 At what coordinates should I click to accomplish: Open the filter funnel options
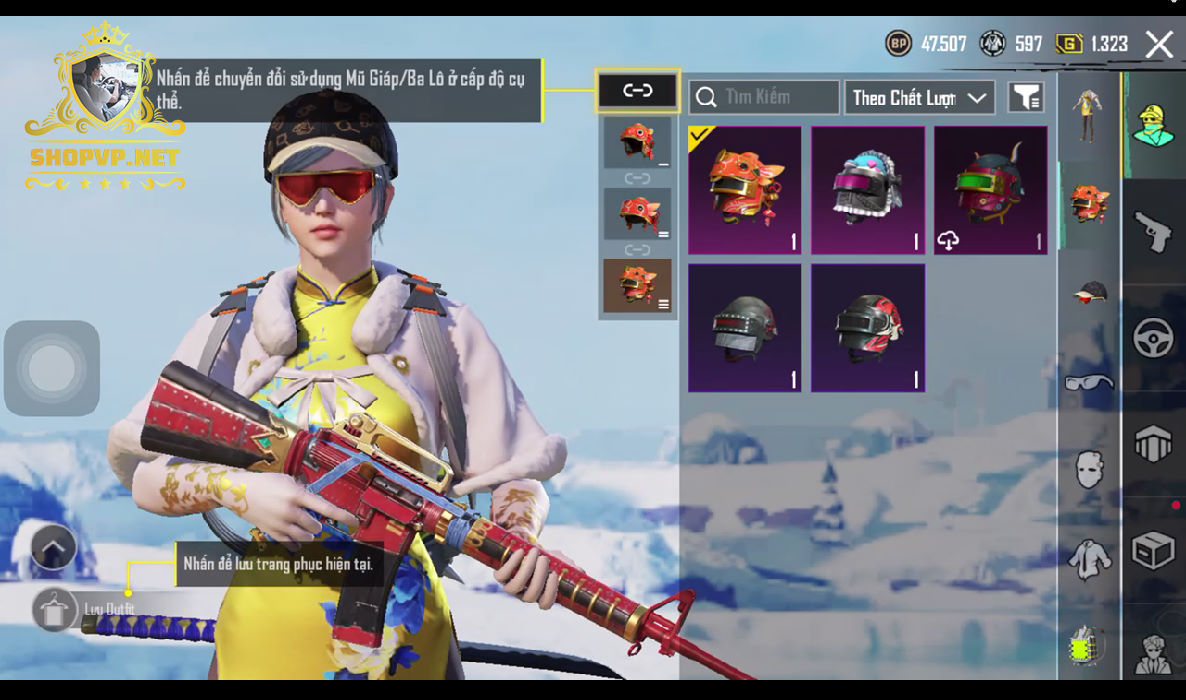click(1026, 97)
